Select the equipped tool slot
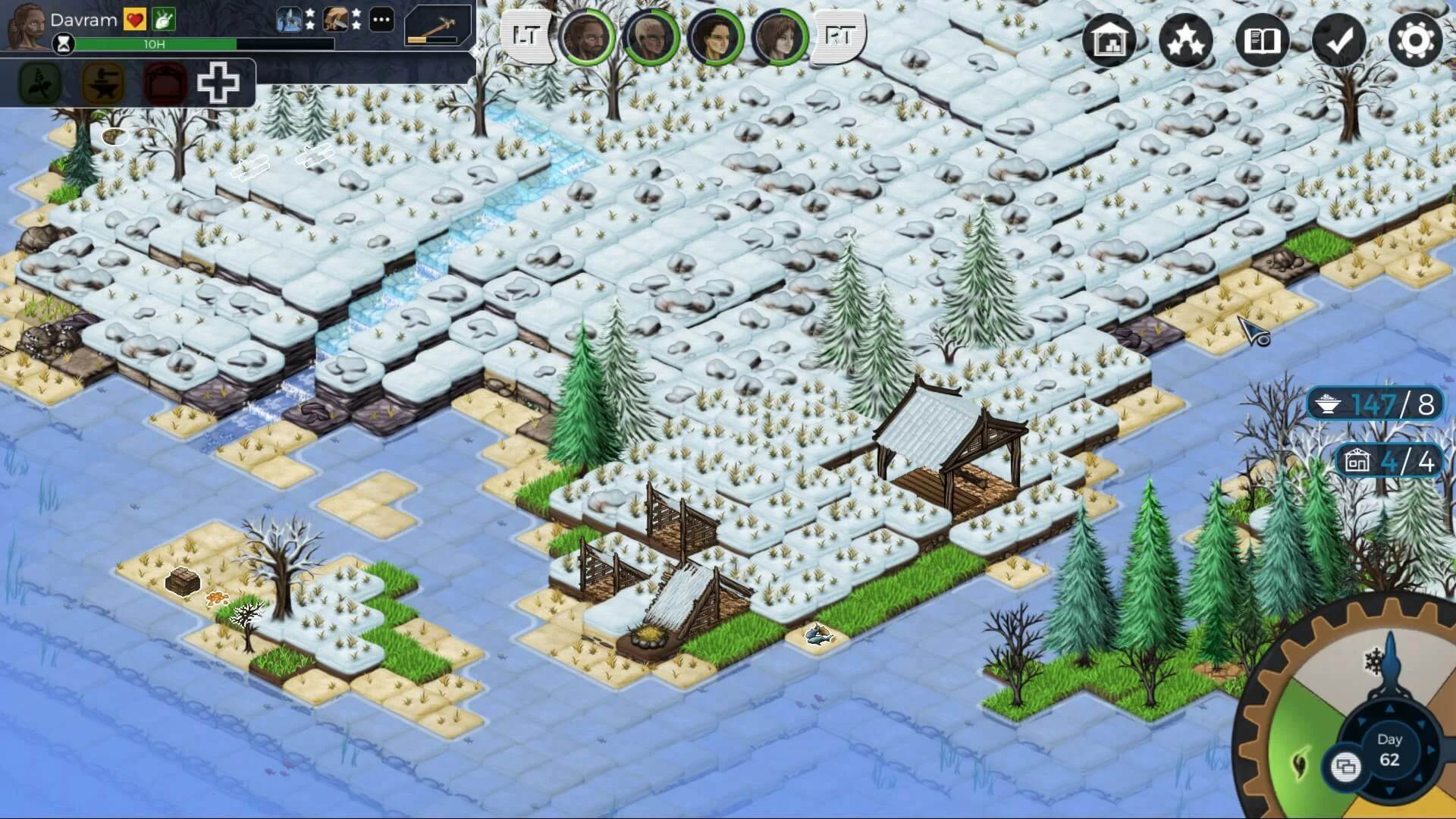Image resolution: width=1456 pixels, height=819 pixels. pyautogui.click(x=437, y=25)
